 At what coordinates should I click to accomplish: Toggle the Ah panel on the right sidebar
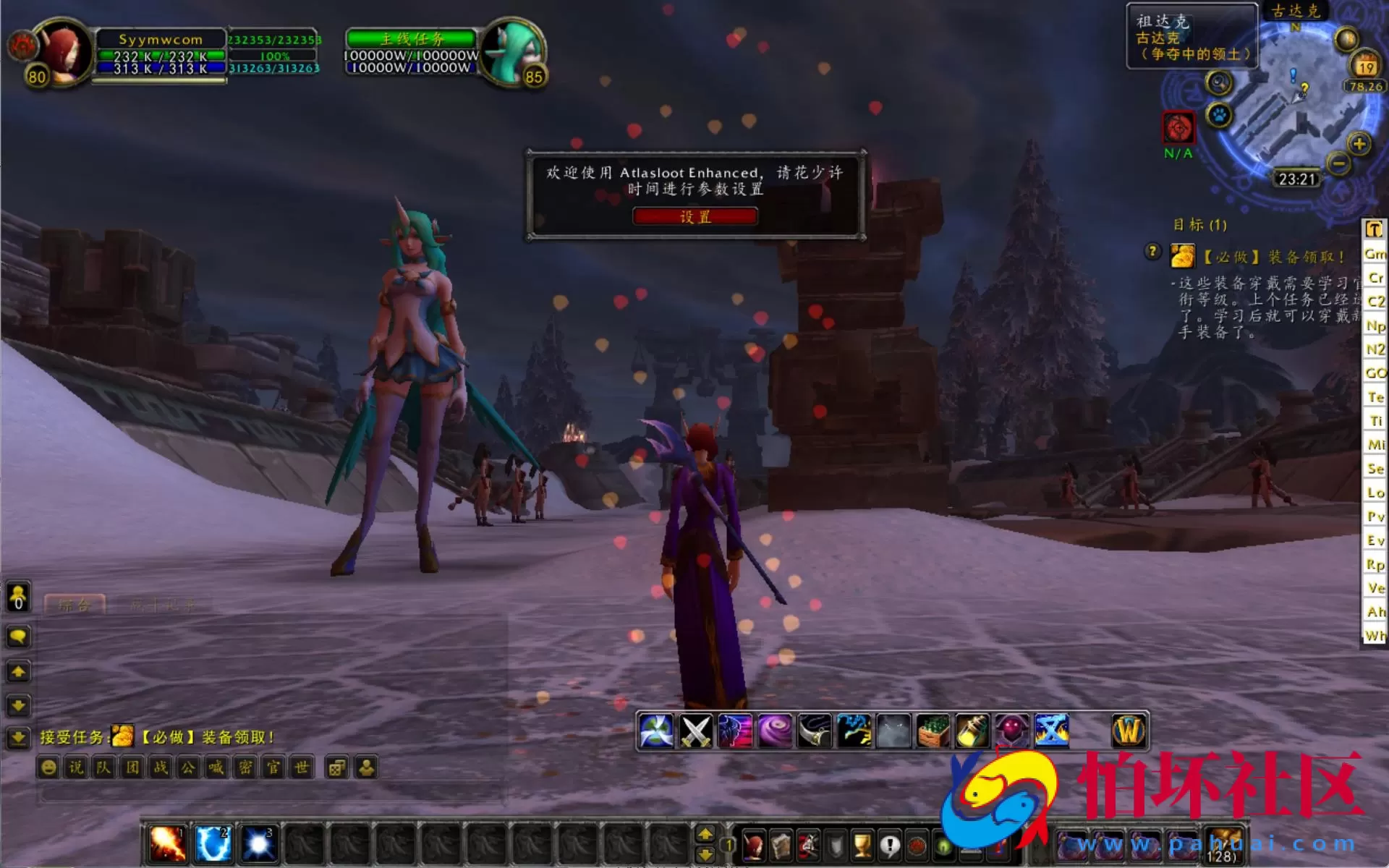pos(1373,612)
